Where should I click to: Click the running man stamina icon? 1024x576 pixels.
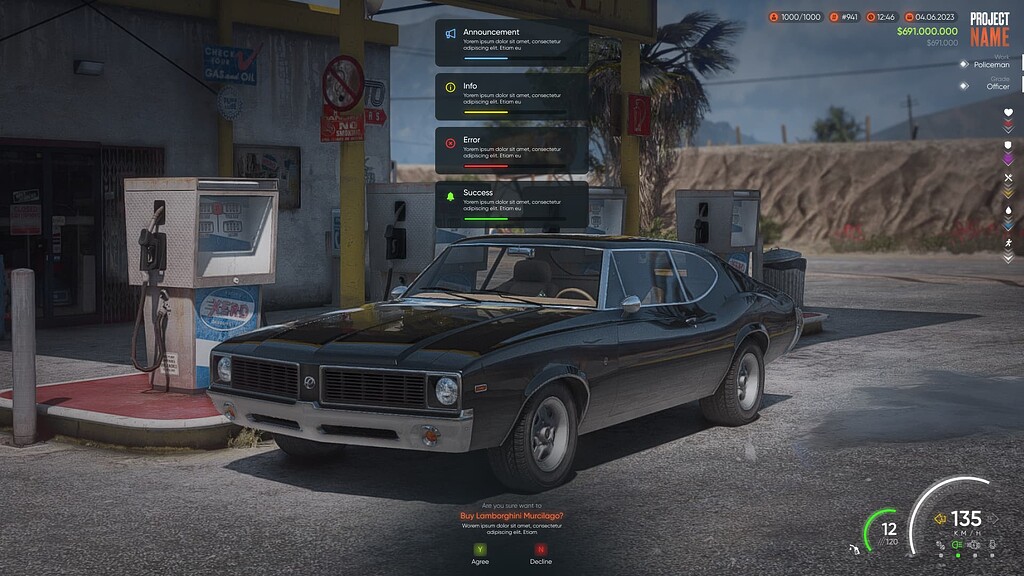pyautogui.click(x=1008, y=243)
